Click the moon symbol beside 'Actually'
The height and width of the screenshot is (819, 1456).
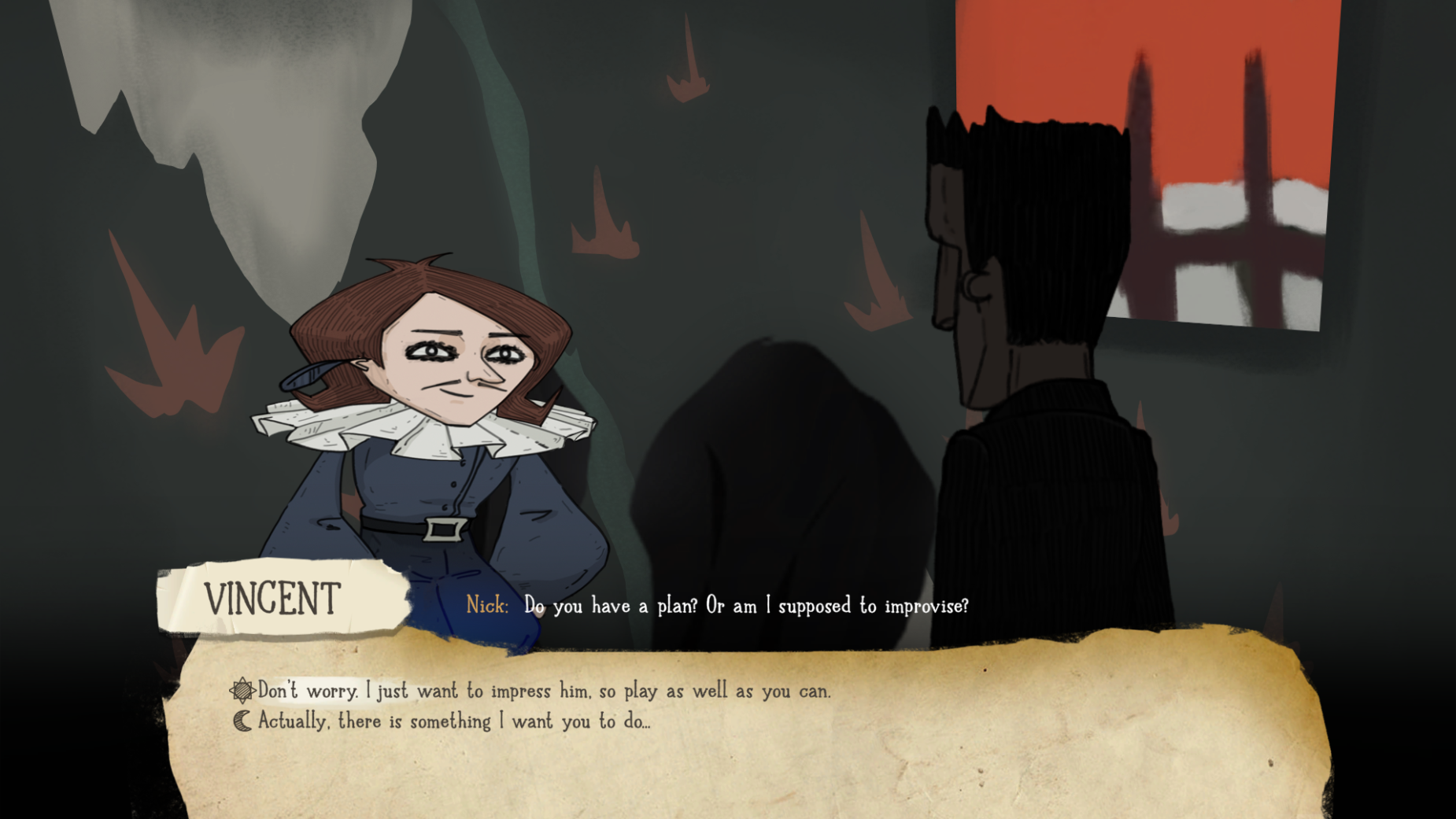pyautogui.click(x=242, y=720)
